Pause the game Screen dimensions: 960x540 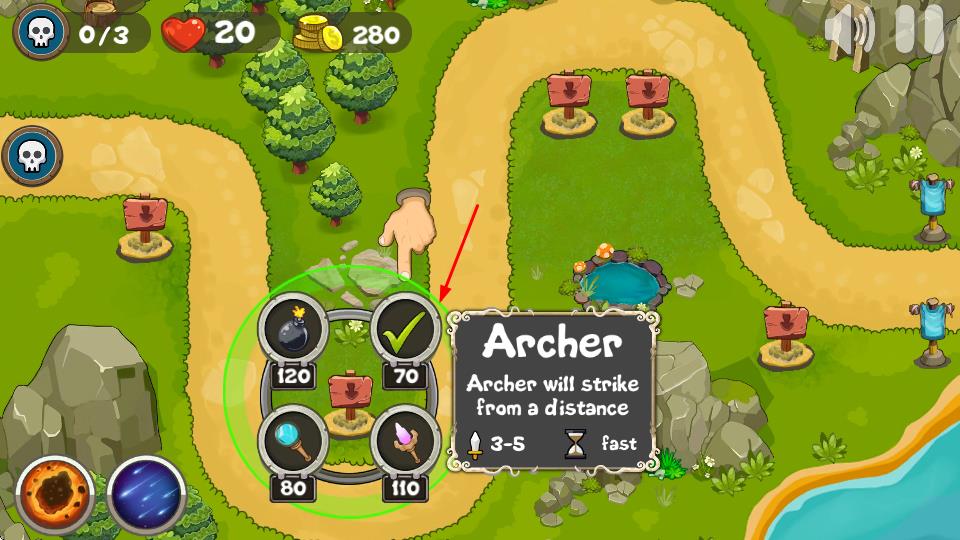click(x=919, y=30)
